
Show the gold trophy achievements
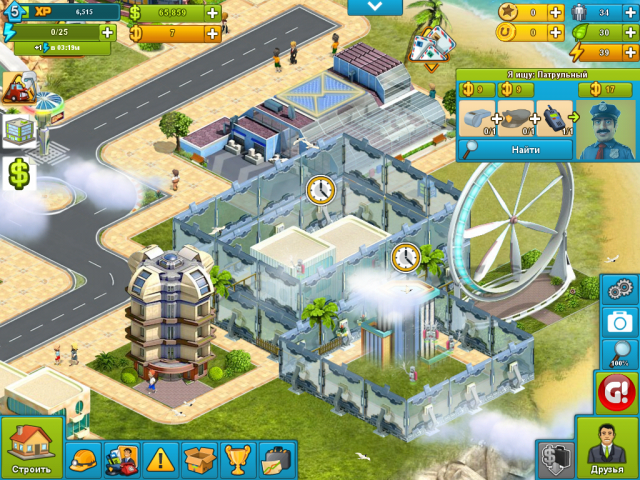pos(238,459)
